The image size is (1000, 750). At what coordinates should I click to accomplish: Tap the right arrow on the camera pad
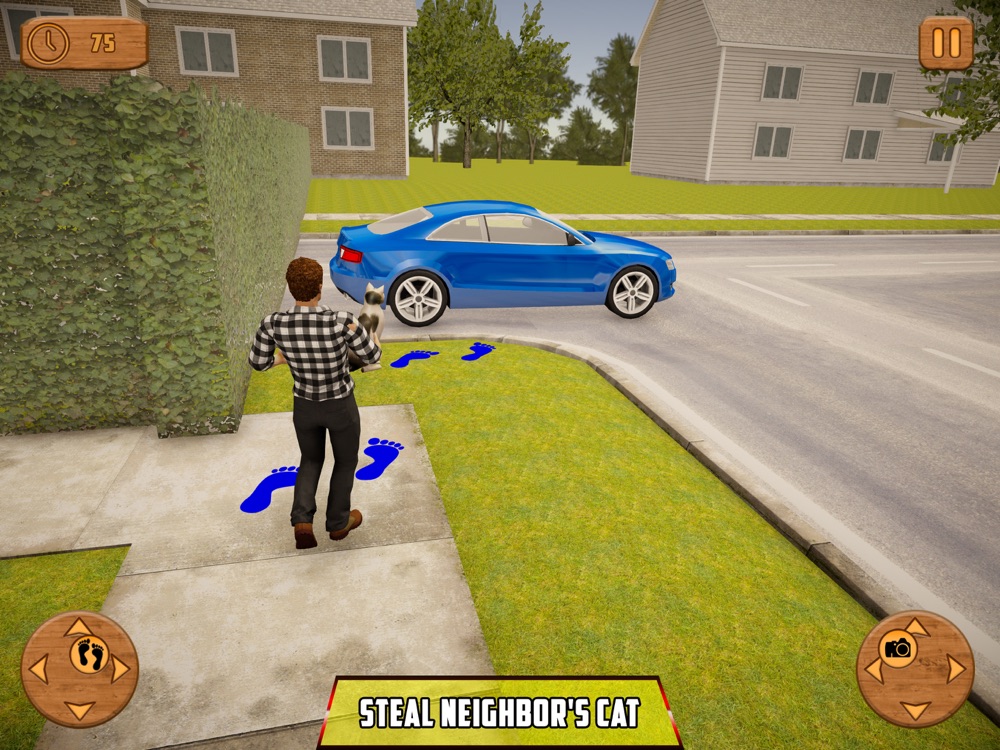tap(957, 669)
